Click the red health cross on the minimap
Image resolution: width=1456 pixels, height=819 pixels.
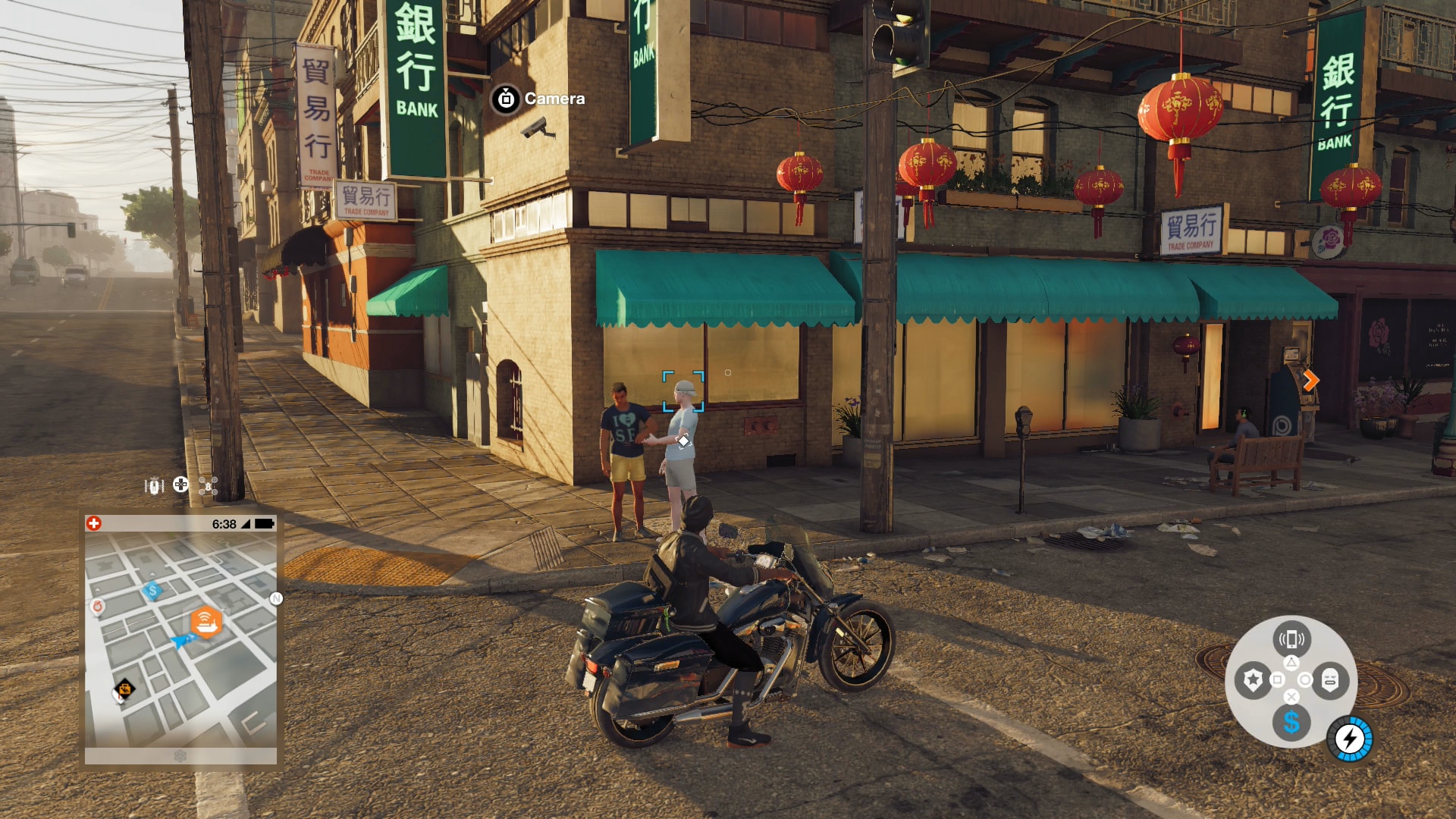point(94,522)
